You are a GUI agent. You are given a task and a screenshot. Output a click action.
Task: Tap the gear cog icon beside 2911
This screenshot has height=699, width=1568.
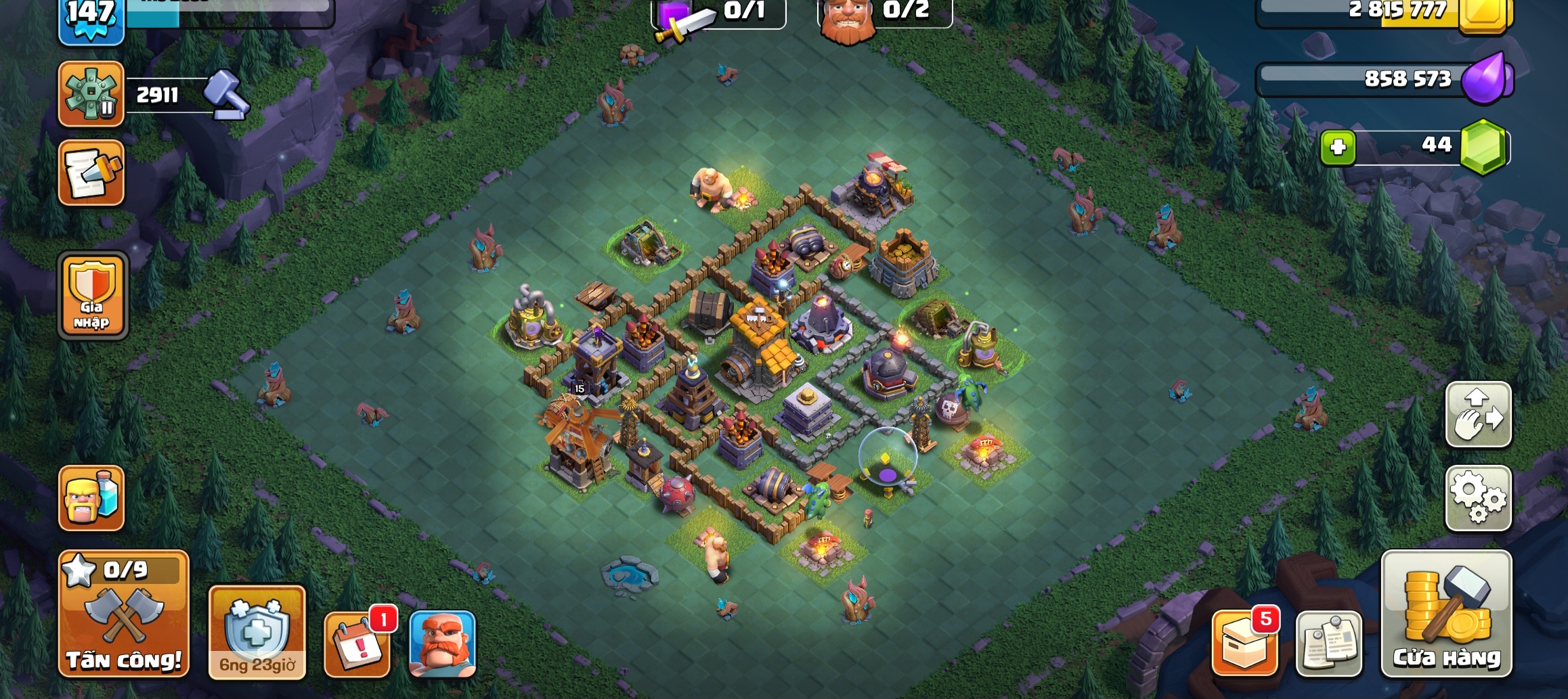pos(91,94)
